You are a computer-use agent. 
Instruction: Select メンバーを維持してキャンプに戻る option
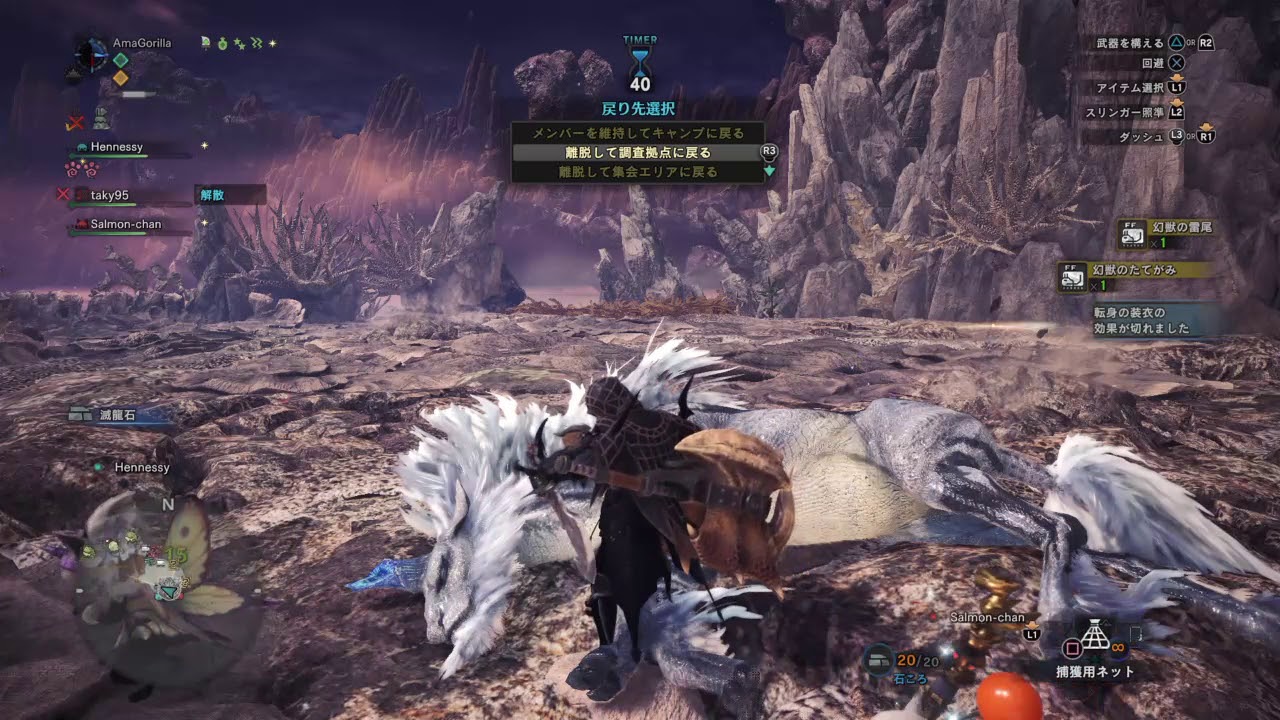[637, 132]
